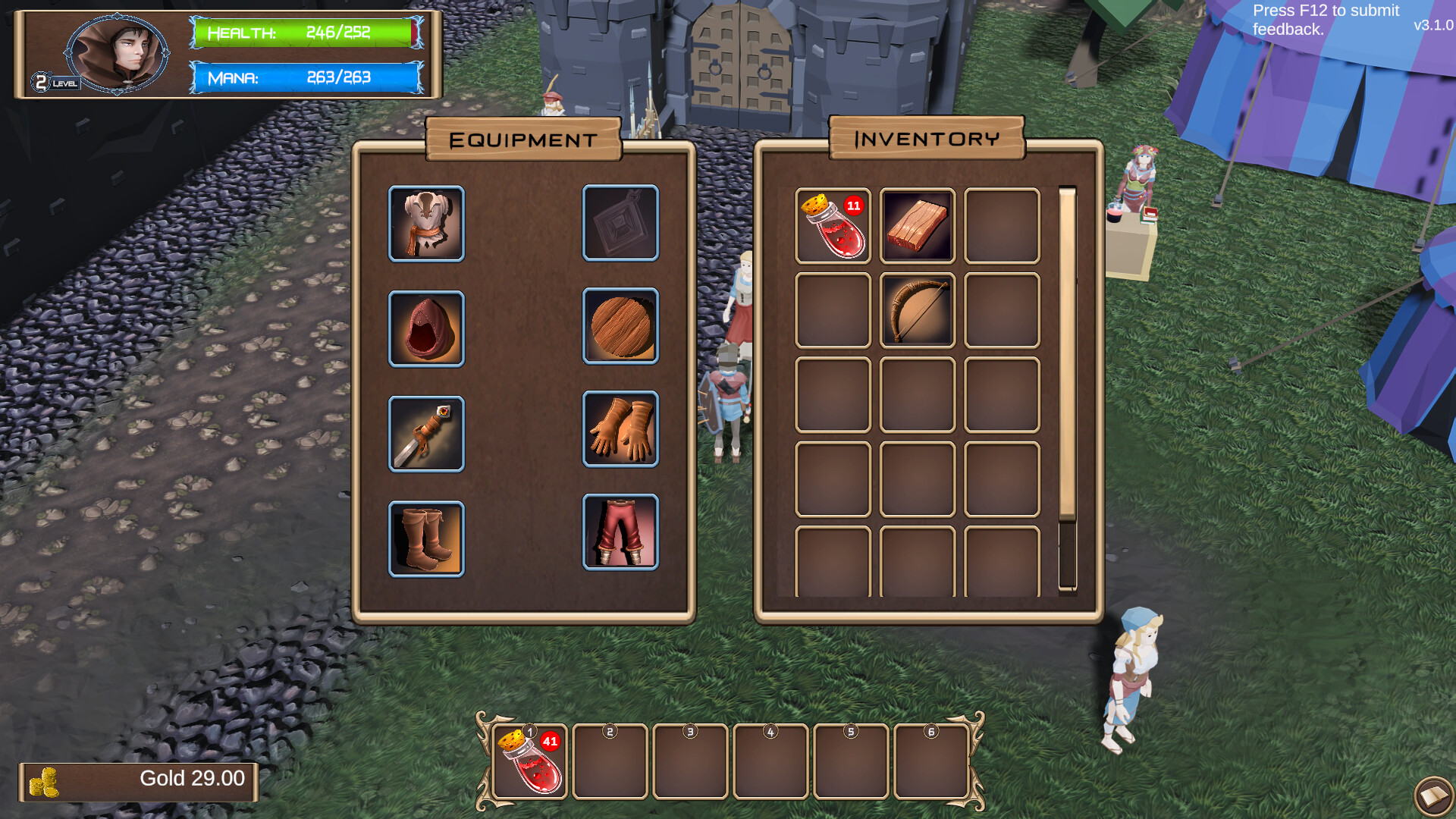Click the bow in the inventory
This screenshot has height=819, width=1456.
click(918, 311)
